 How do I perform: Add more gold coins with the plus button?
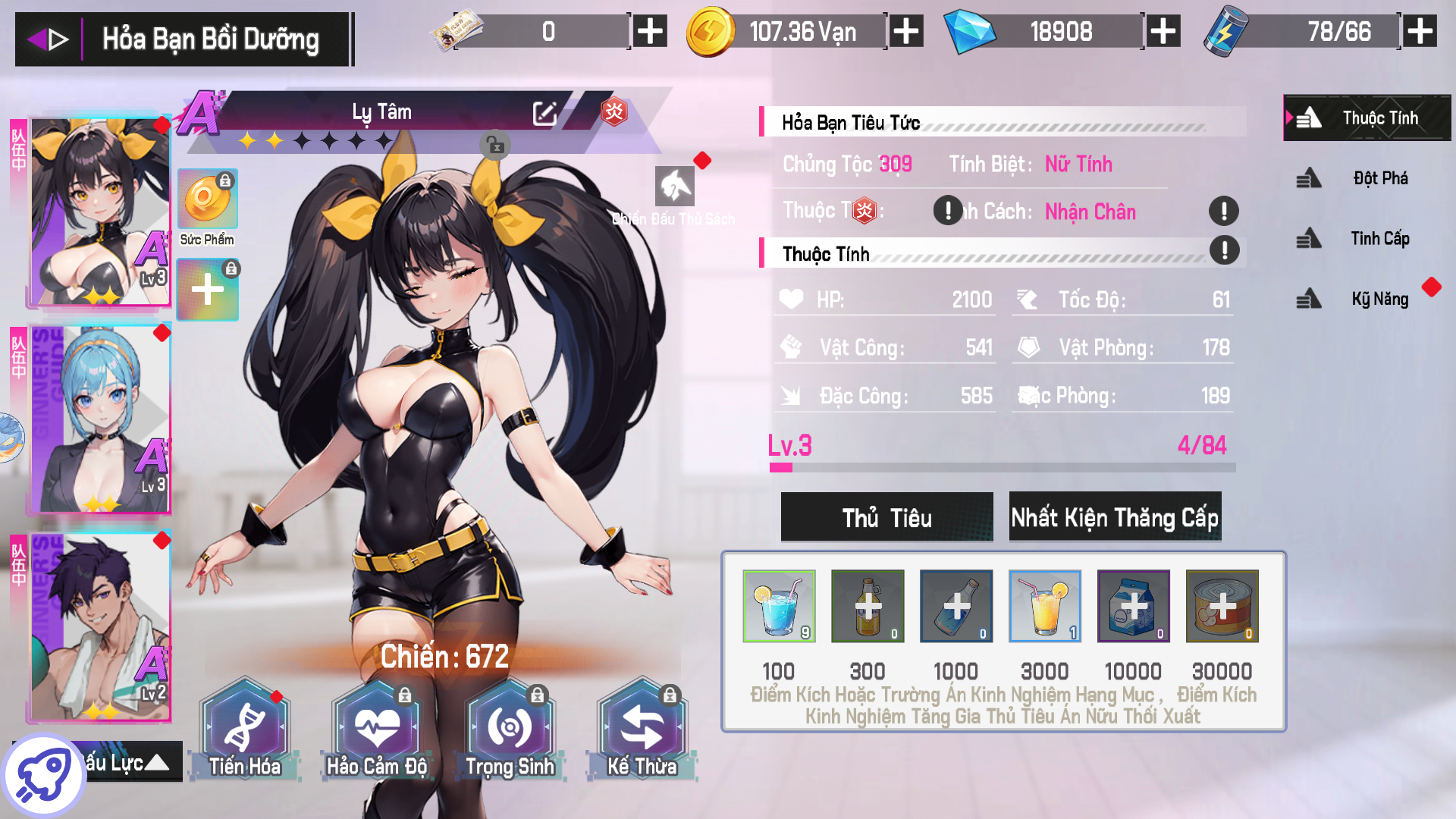906,32
